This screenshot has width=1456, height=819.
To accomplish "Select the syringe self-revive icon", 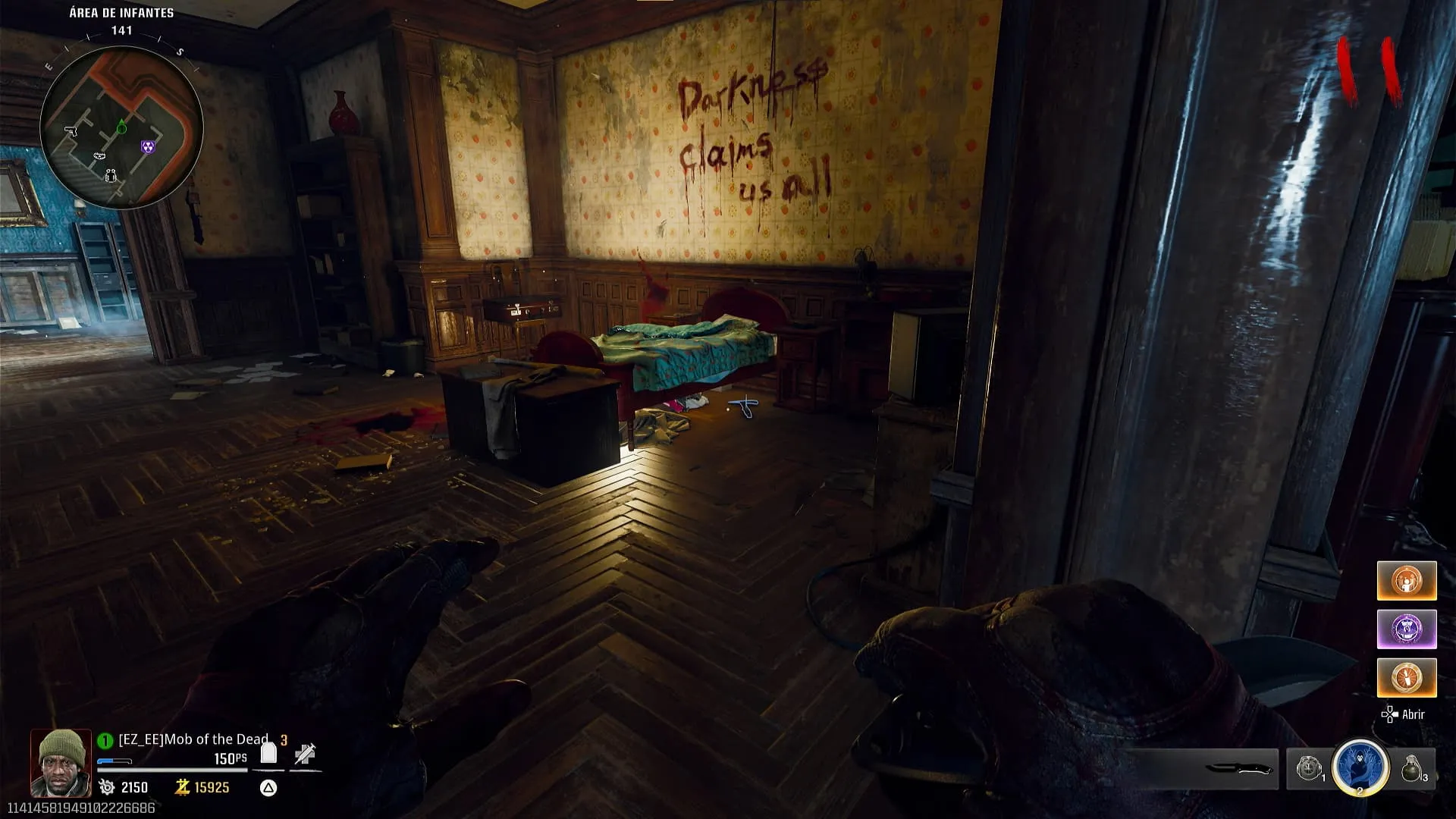I will click(305, 753).
